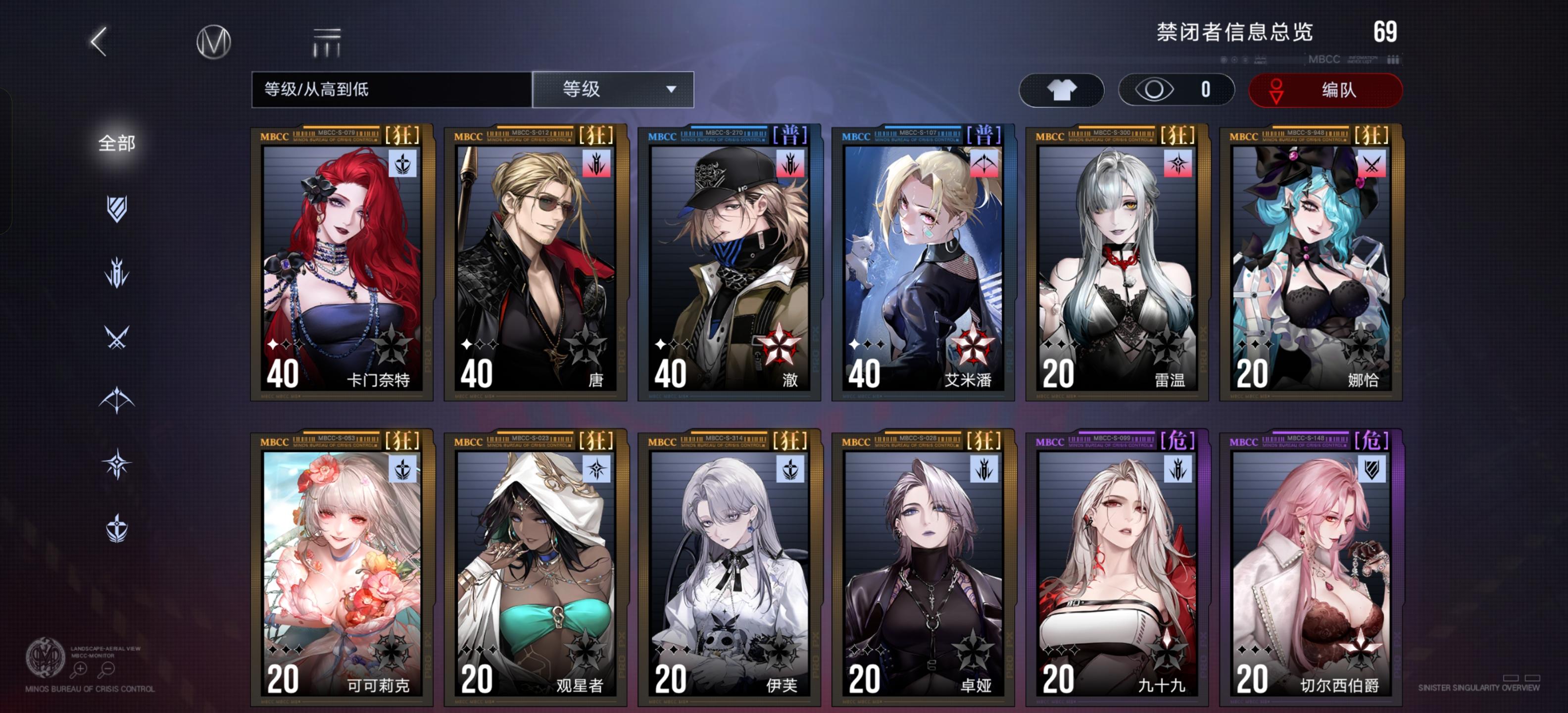Toggle costume display with the shirt icon
Viewport: 1568px width, 713px height.
click(1062, 90)
